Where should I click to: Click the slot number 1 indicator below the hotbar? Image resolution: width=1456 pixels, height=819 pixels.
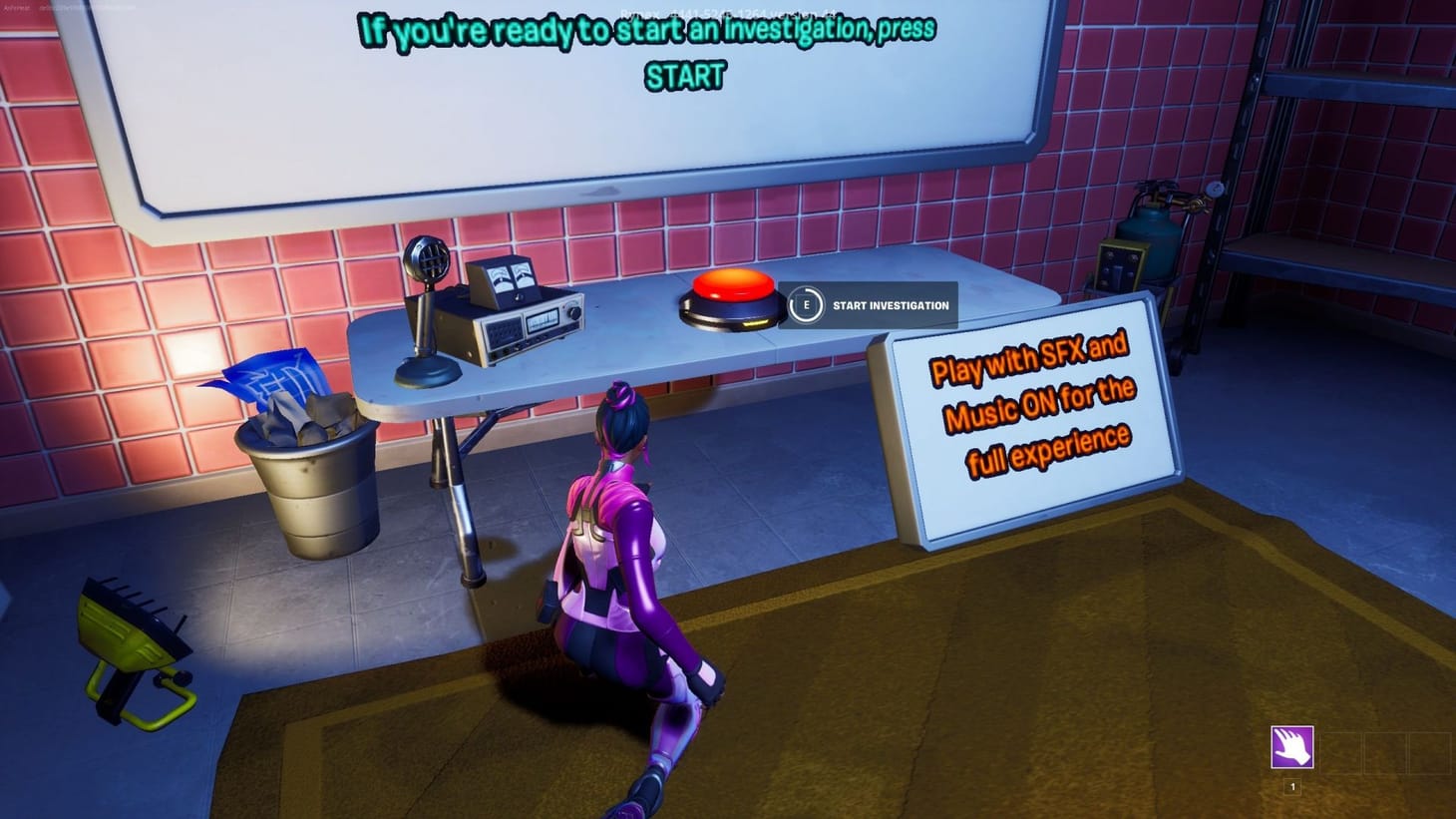tap(1292, 786)
